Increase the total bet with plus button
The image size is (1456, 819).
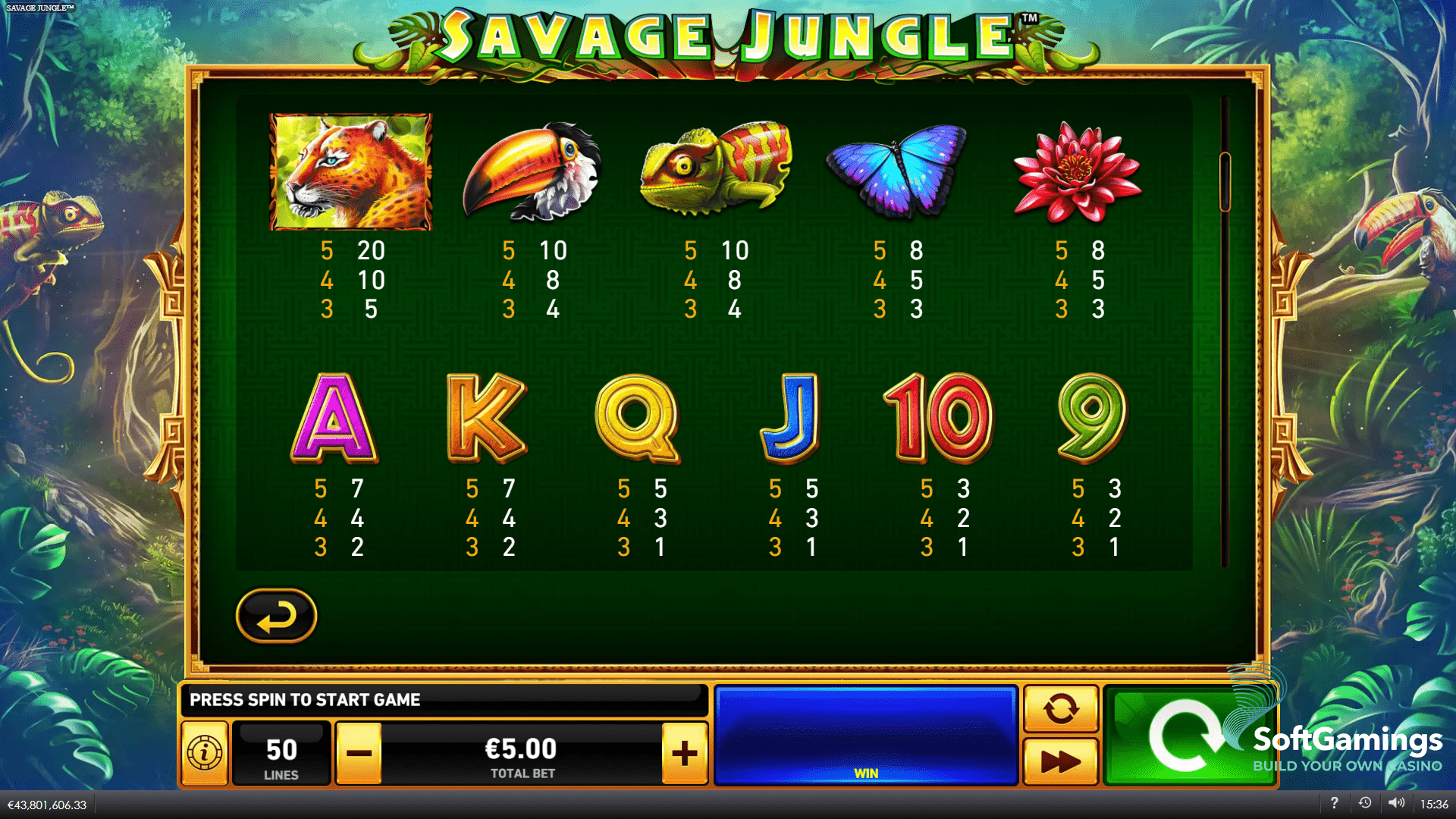[685, 752]
